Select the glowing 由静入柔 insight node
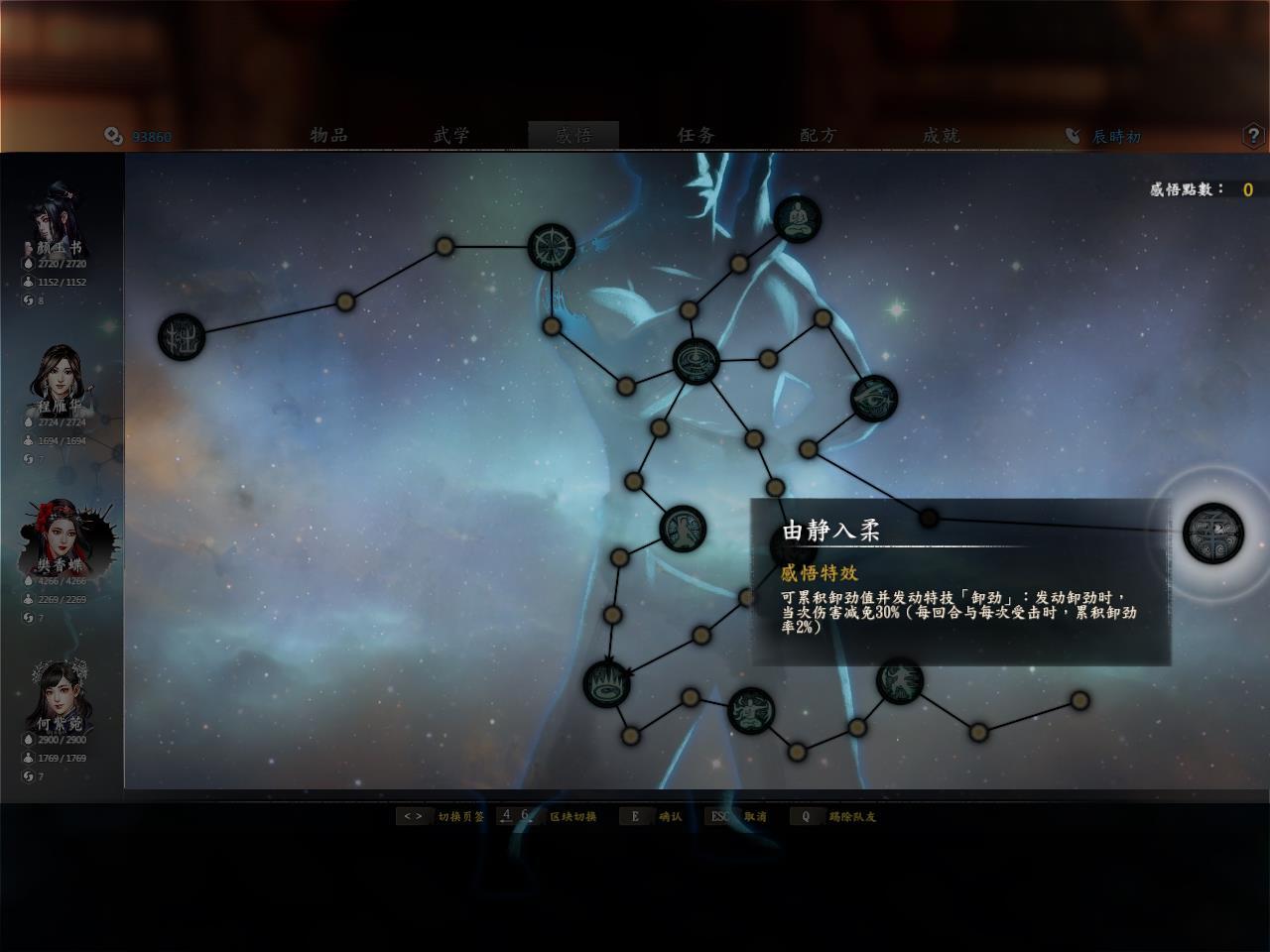1270x952 pixels. pyautogui.click(x=1212, y=532)
